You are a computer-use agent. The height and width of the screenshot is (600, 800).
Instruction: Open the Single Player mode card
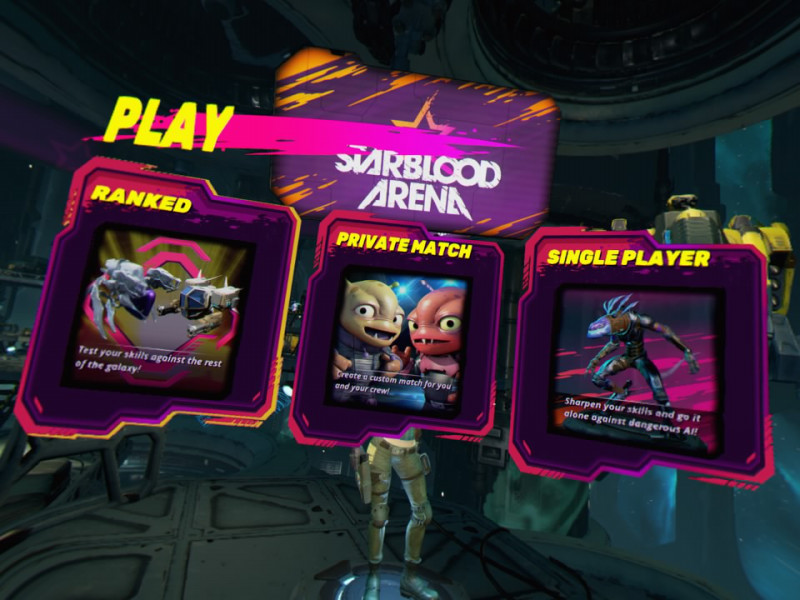[x=642, y=355]
